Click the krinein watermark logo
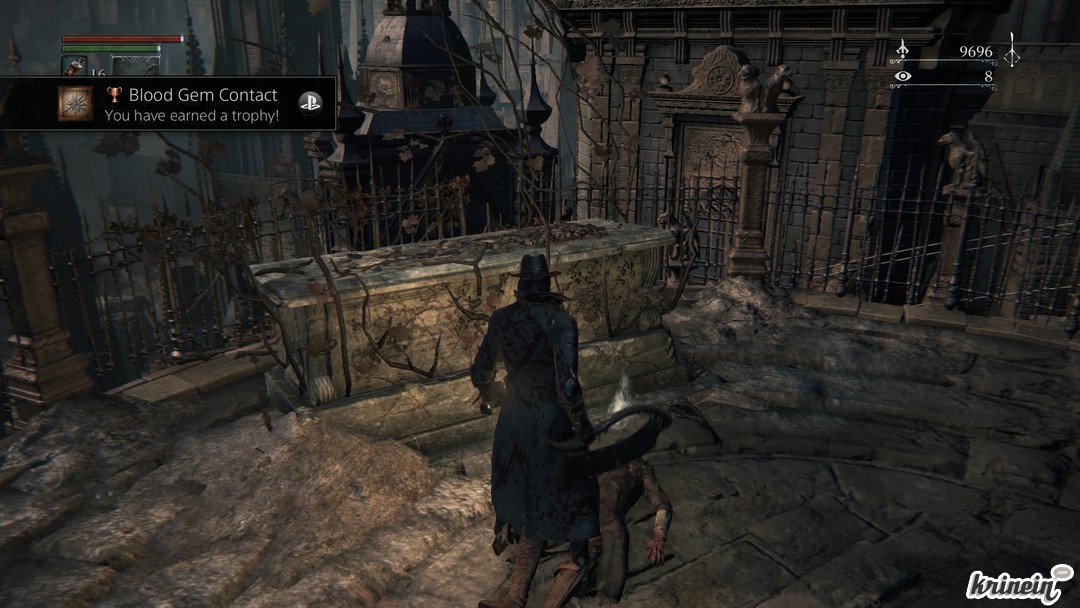The width and height of the screenshot is (1080, 608). (x=1018, y=584)
